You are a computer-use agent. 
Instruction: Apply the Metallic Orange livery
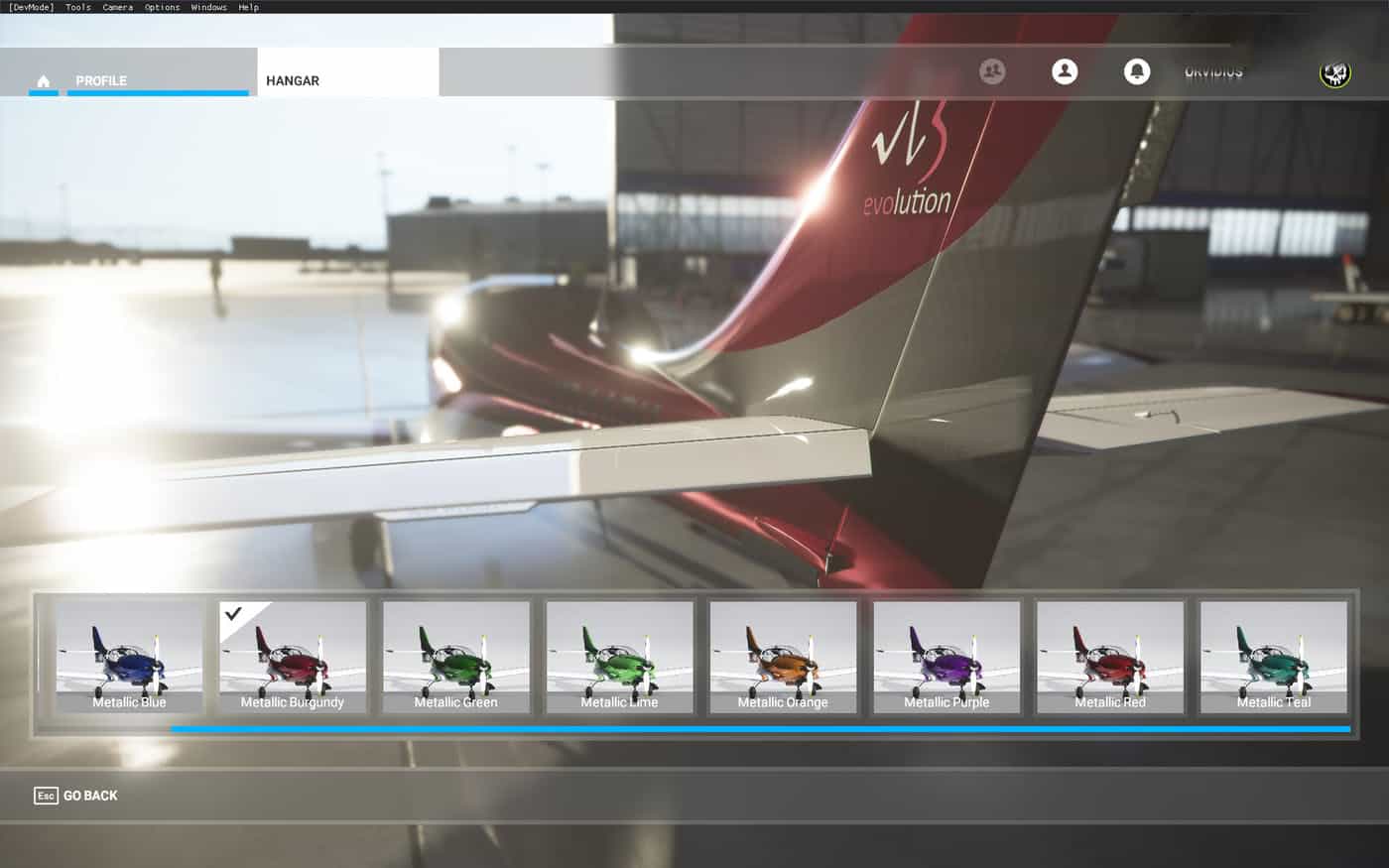click(783, 657)
